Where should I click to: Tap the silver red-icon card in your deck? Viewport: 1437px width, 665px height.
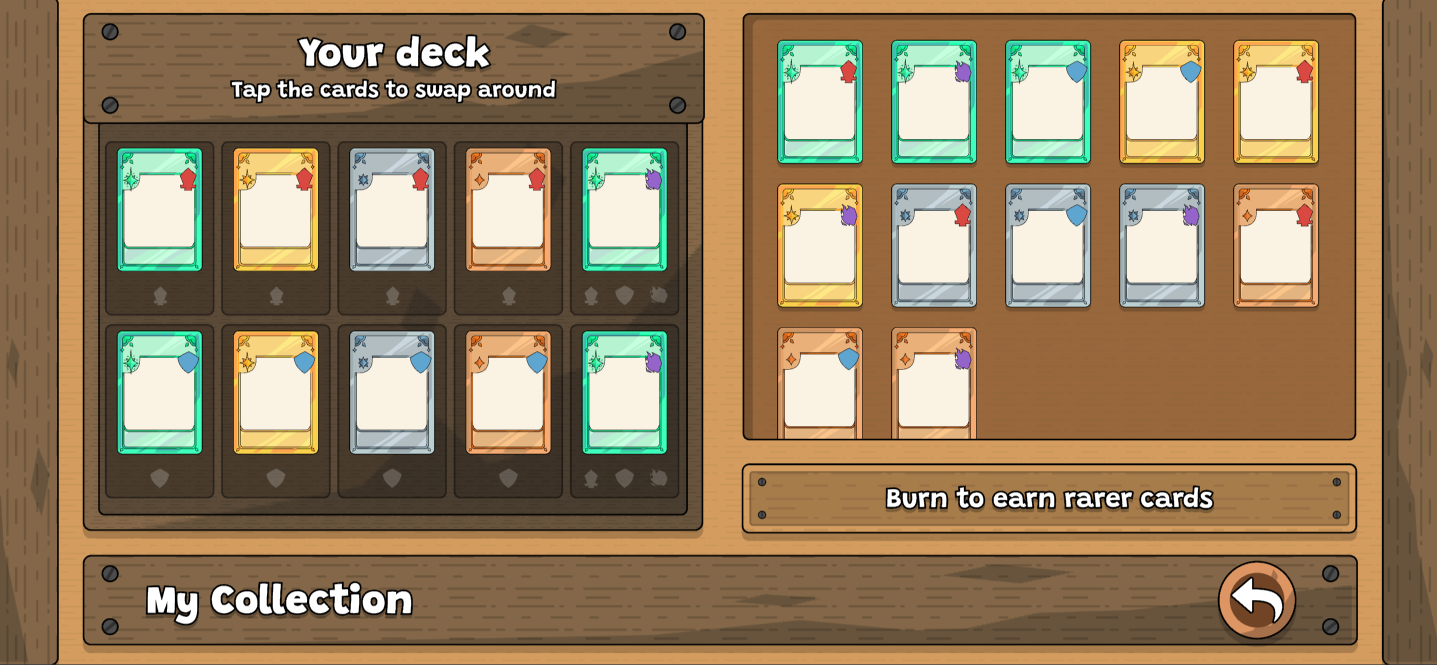click(x=392, y=210)
